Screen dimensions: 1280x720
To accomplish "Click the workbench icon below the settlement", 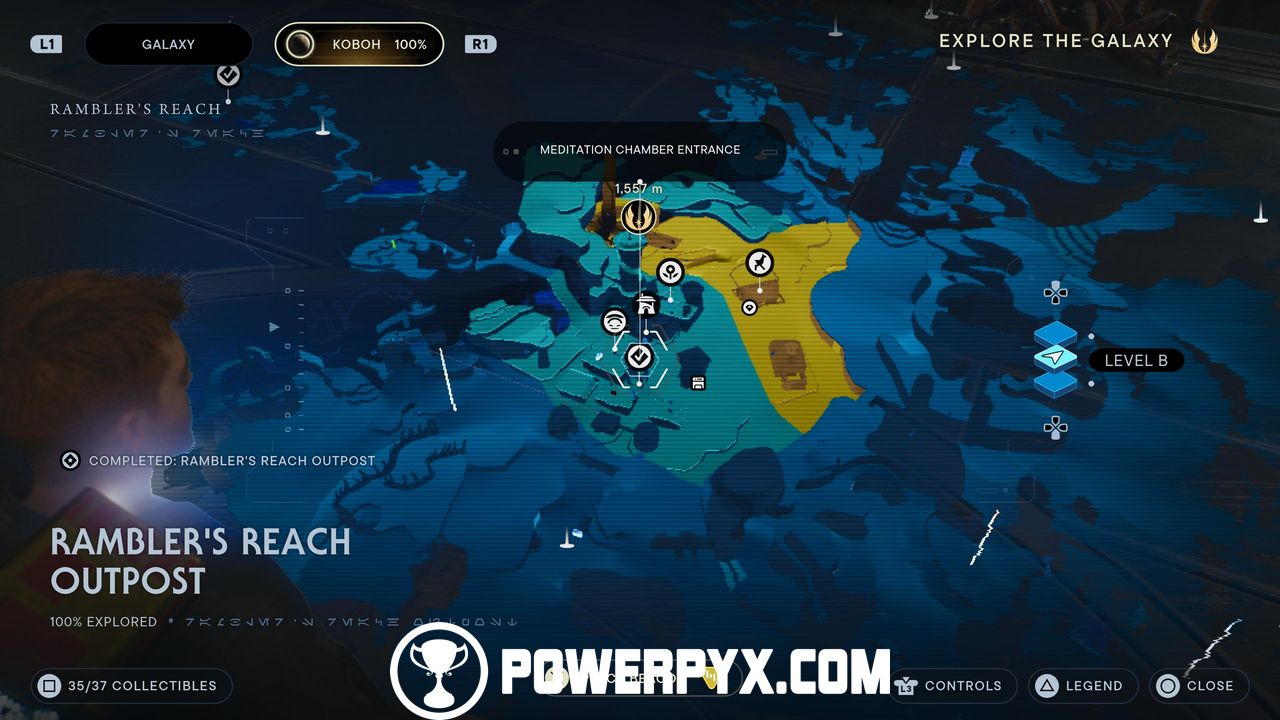I will [x=697, y=381].
